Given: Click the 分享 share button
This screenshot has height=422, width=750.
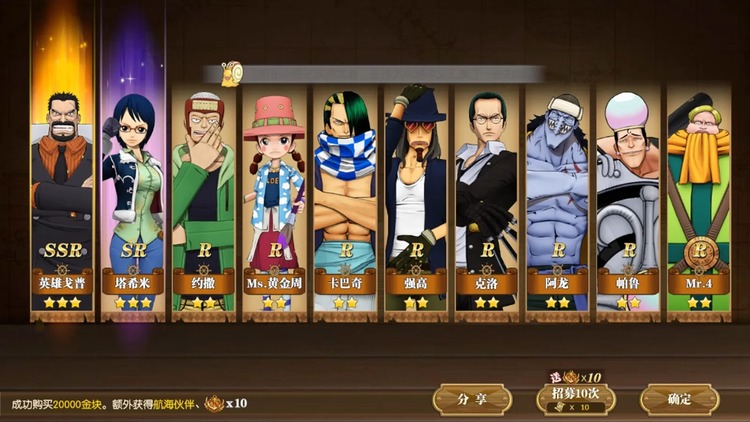Looking at the screenshot, I should click(x=472, y=399).
